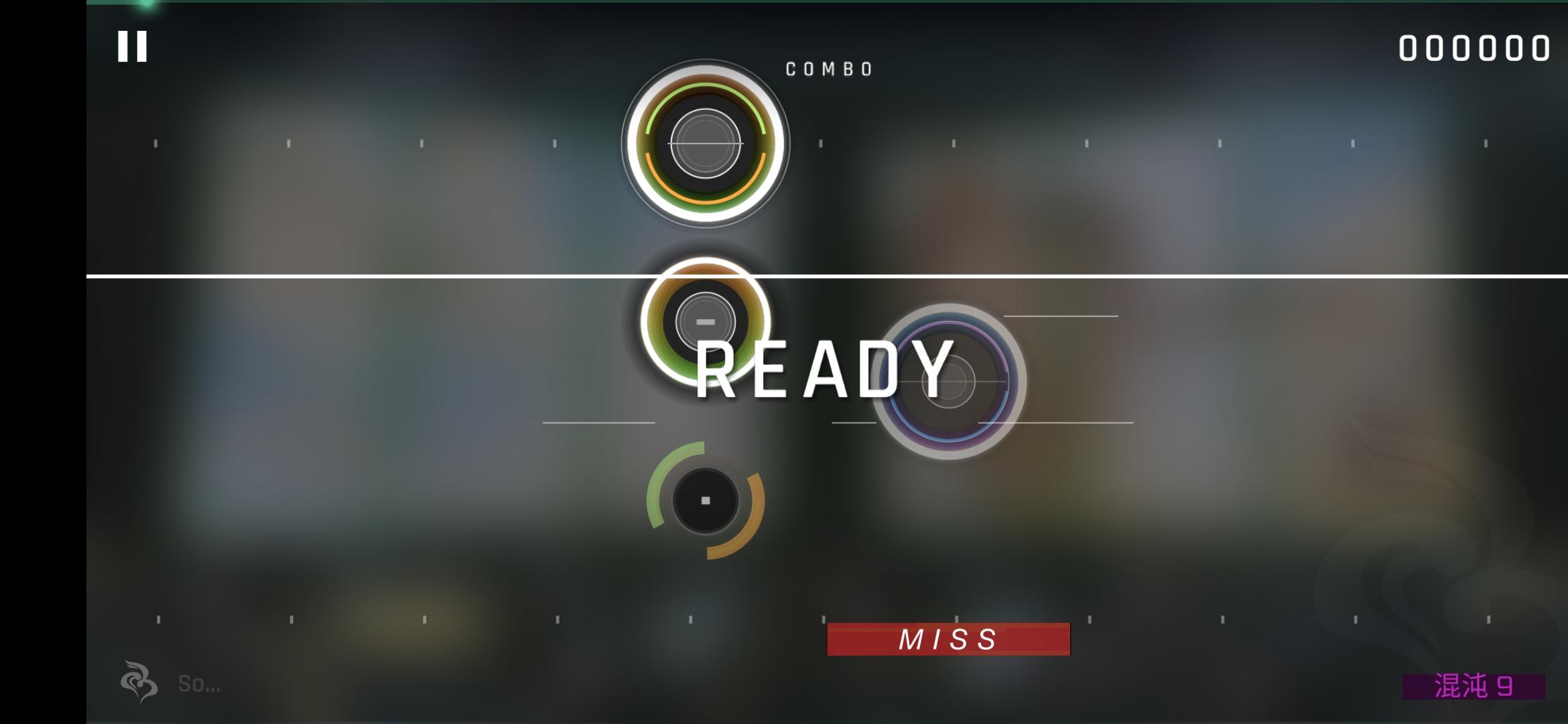Tap the COMBO label at the top
Viewport: 1568px width, 724px height.
point(830,67)
